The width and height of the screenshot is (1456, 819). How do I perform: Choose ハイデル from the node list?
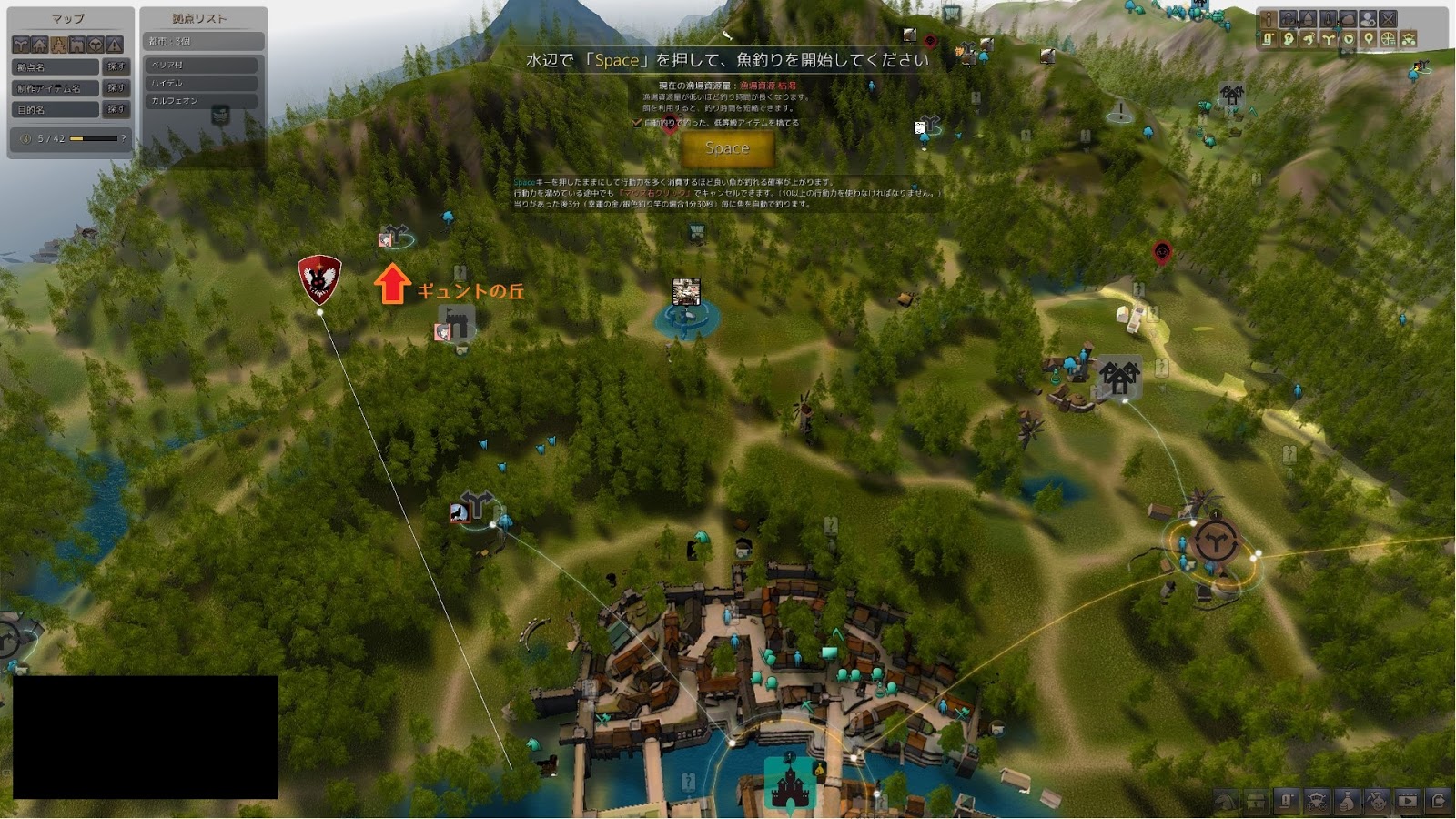tap(202, 83)
